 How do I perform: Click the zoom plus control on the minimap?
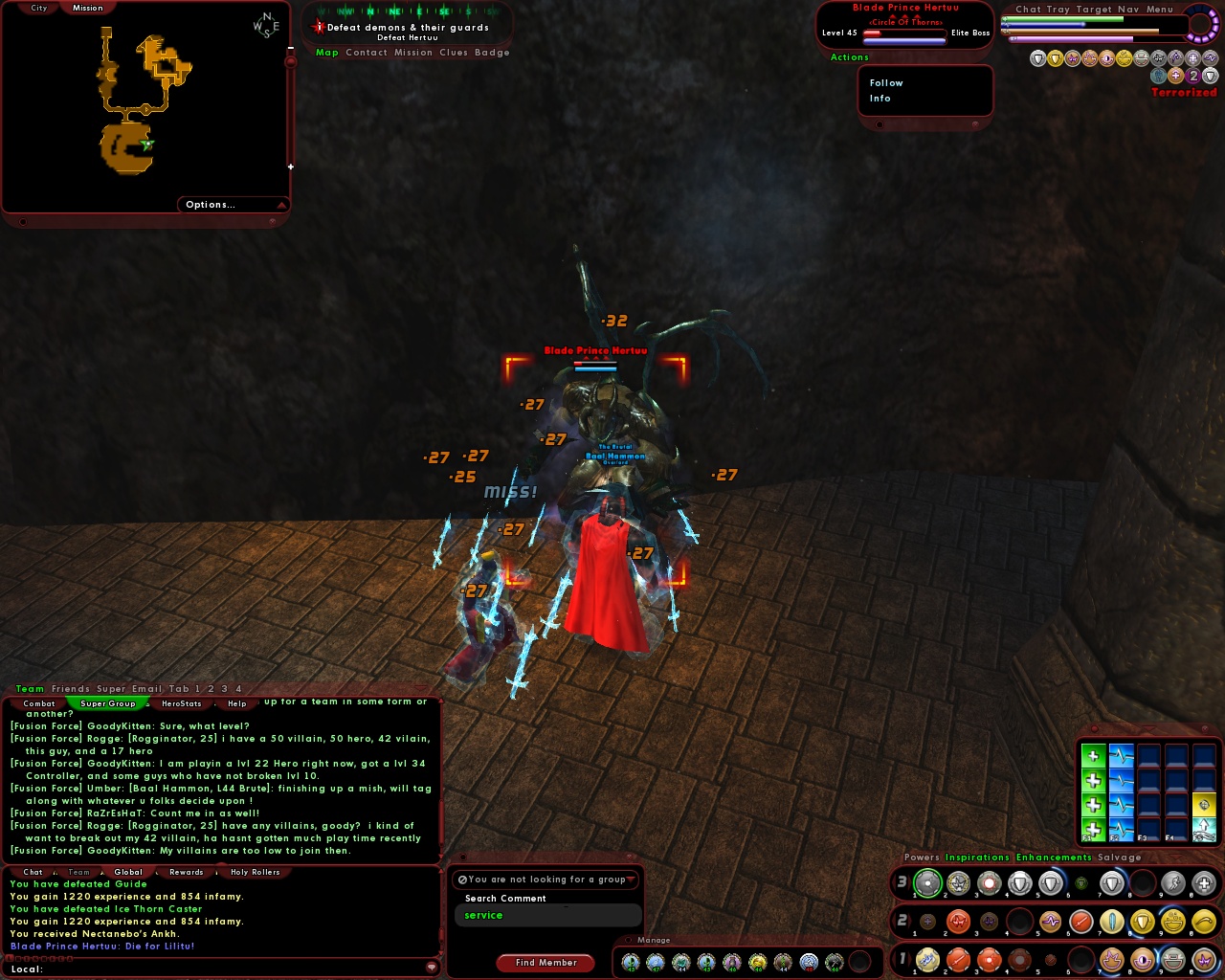click(x=290, y=166)
